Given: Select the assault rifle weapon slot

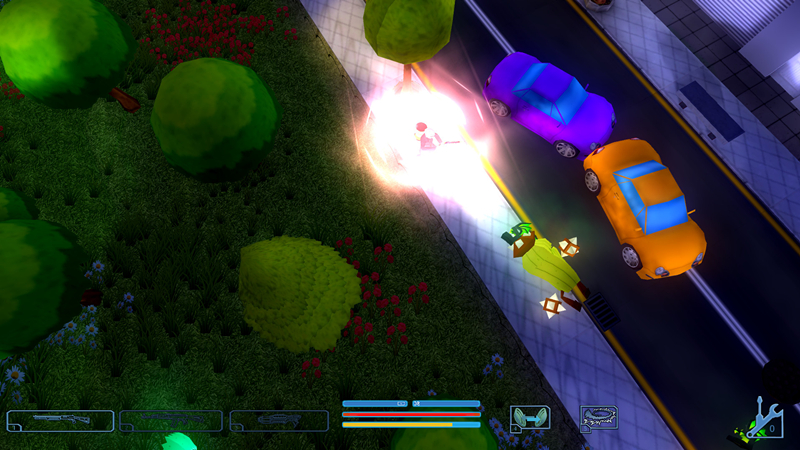Looking at the screenshot, I should coord(170,421).
